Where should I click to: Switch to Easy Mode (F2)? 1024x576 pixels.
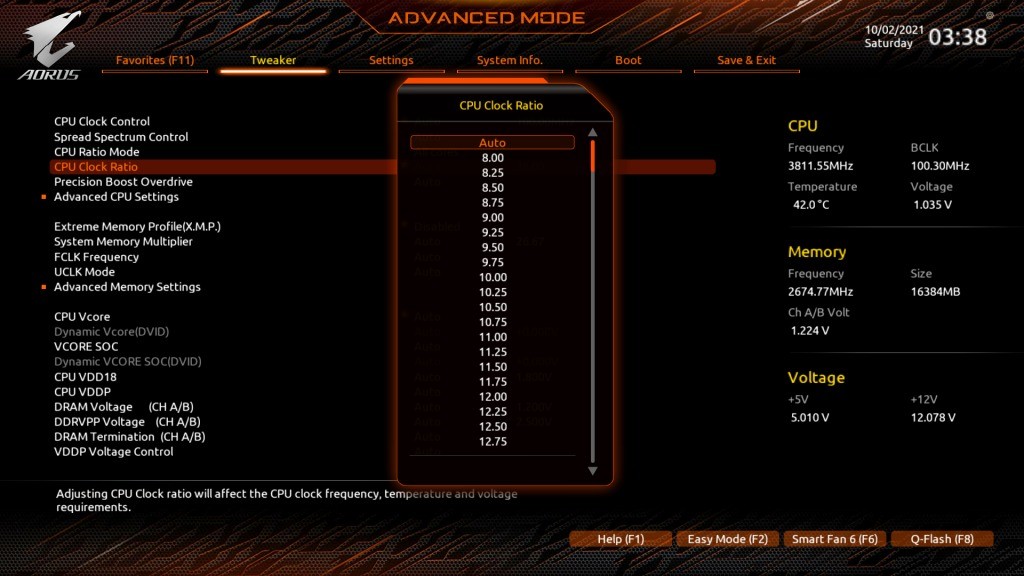[x=727, y=539]
